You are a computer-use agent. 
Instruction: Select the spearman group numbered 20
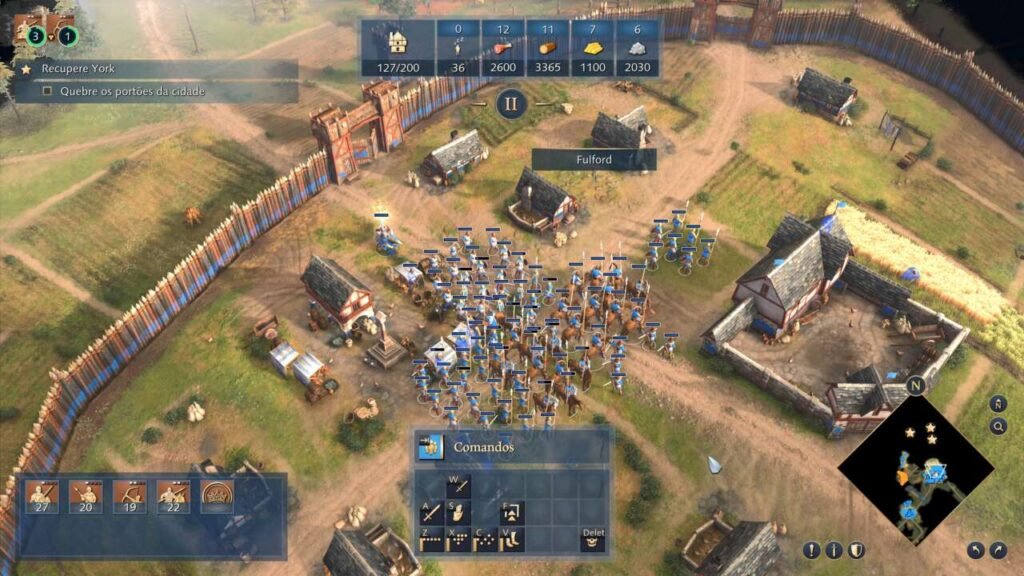click(85, 496)
